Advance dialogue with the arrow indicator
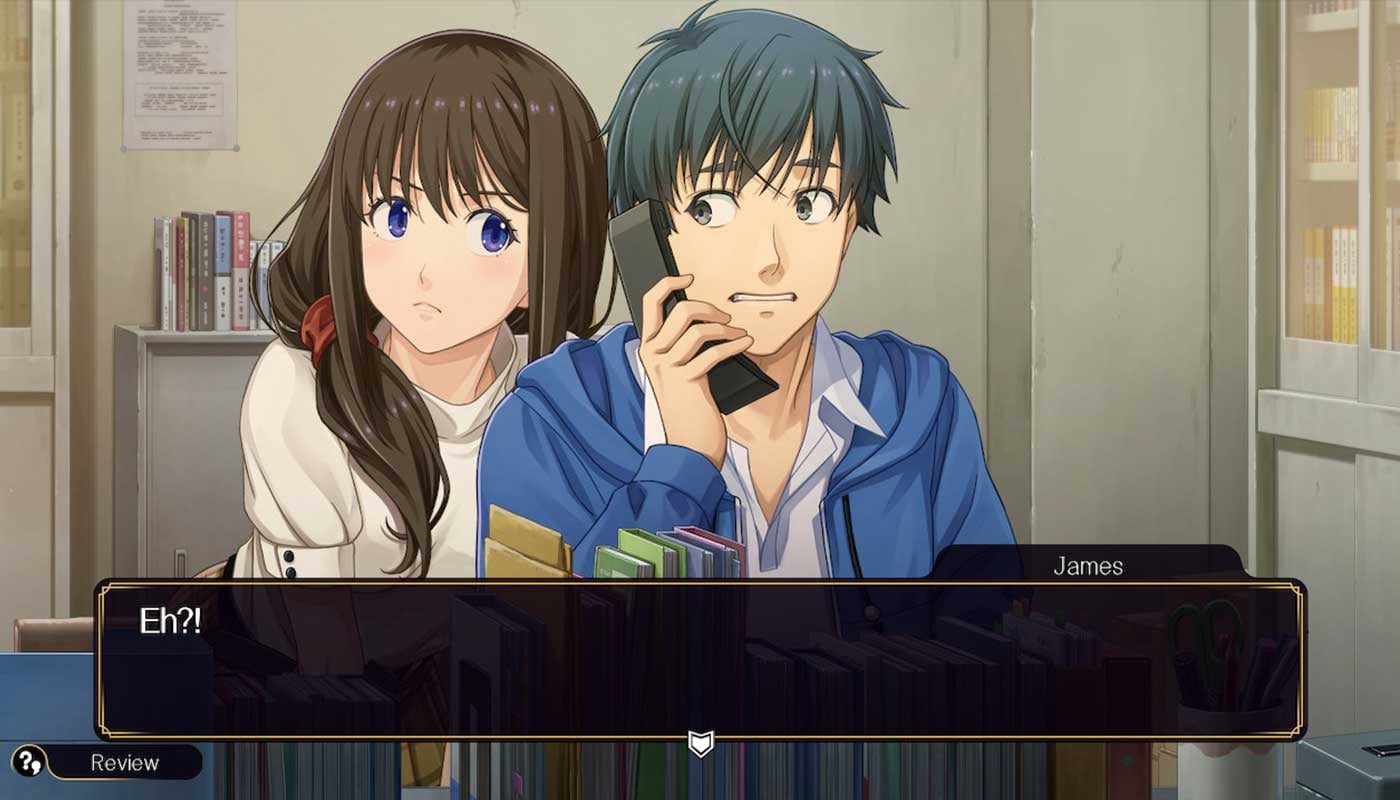1400x800 pixels. coord(700,743)
